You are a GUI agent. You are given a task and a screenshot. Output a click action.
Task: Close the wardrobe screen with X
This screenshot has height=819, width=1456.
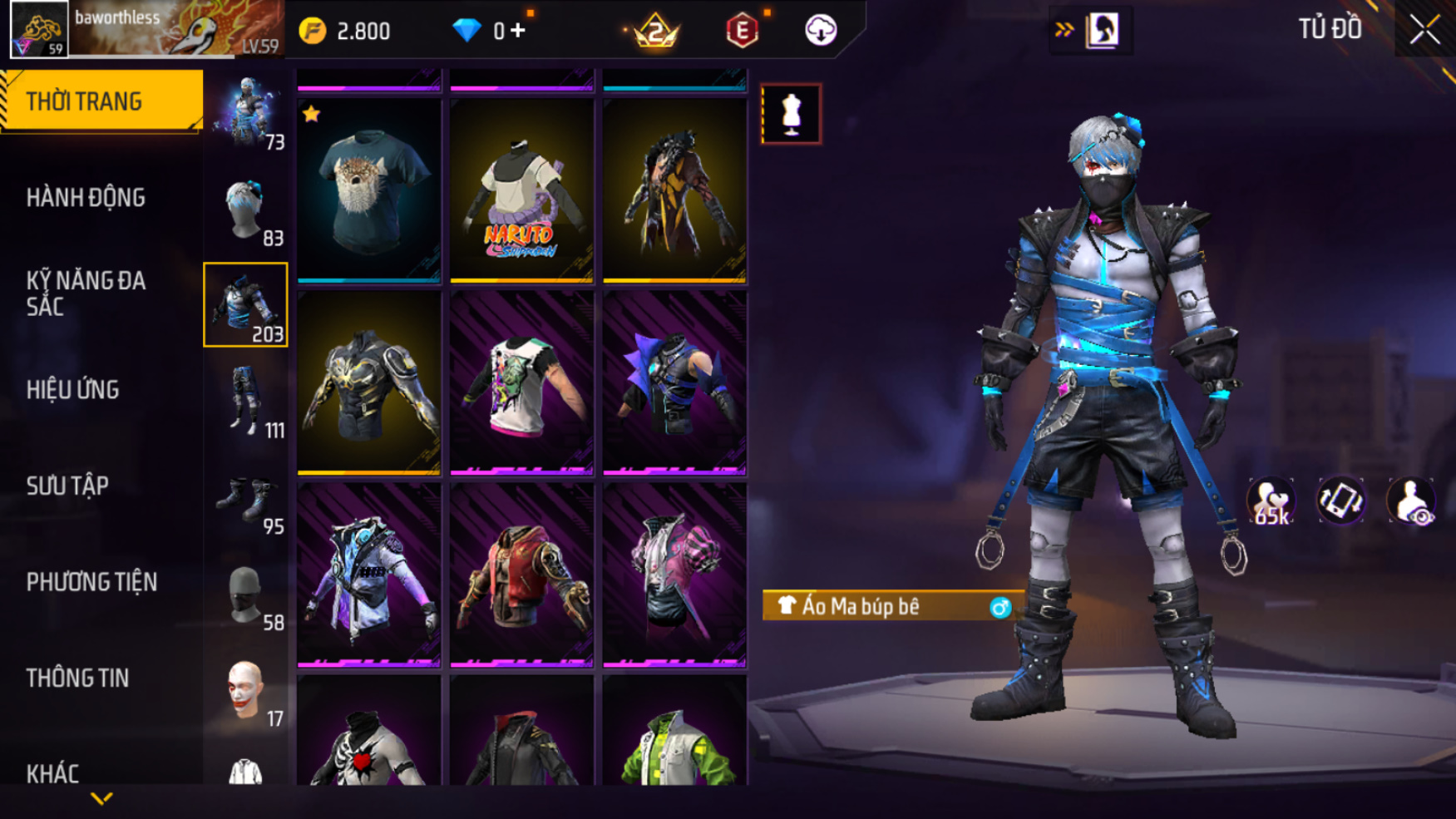(1424, 31)
